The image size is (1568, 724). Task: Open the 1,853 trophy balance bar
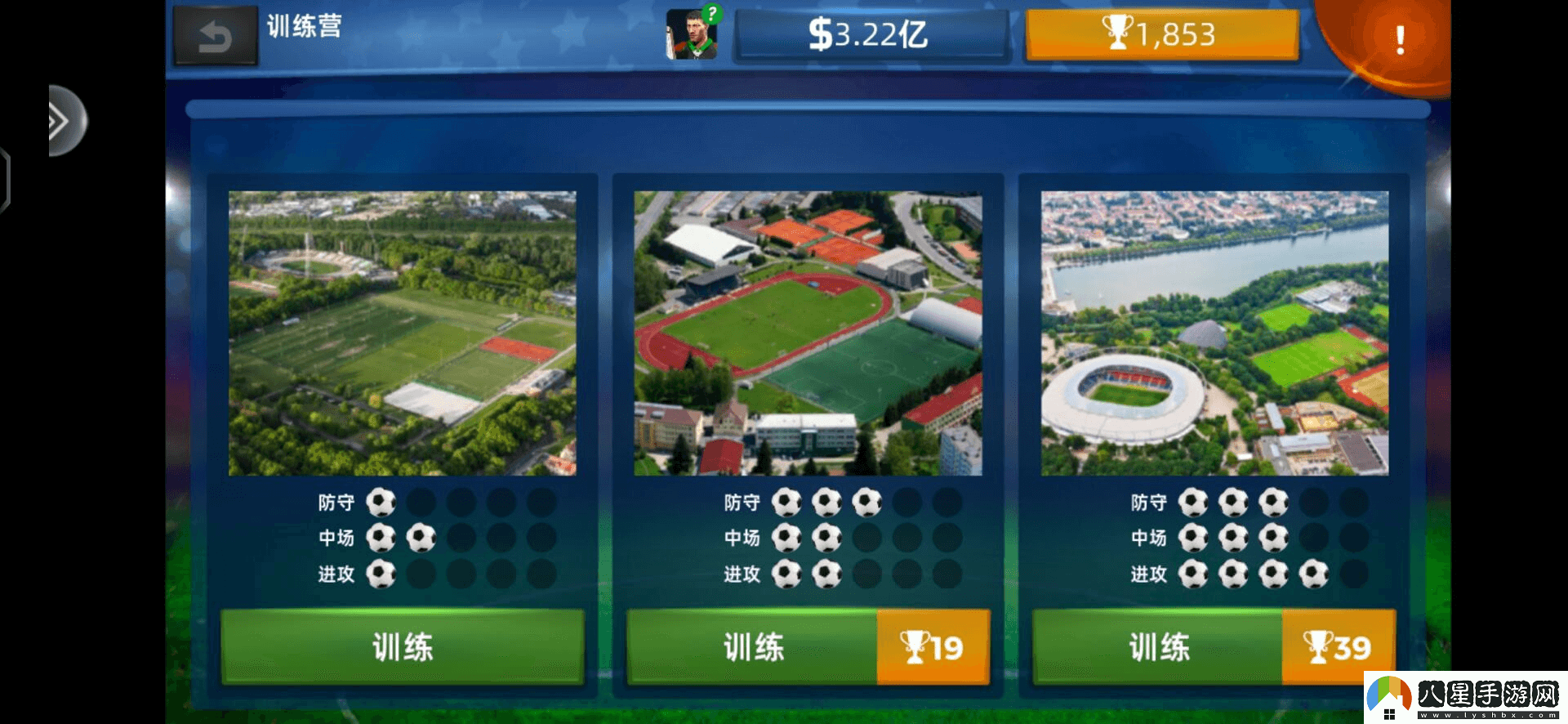tap(1161, 35)
